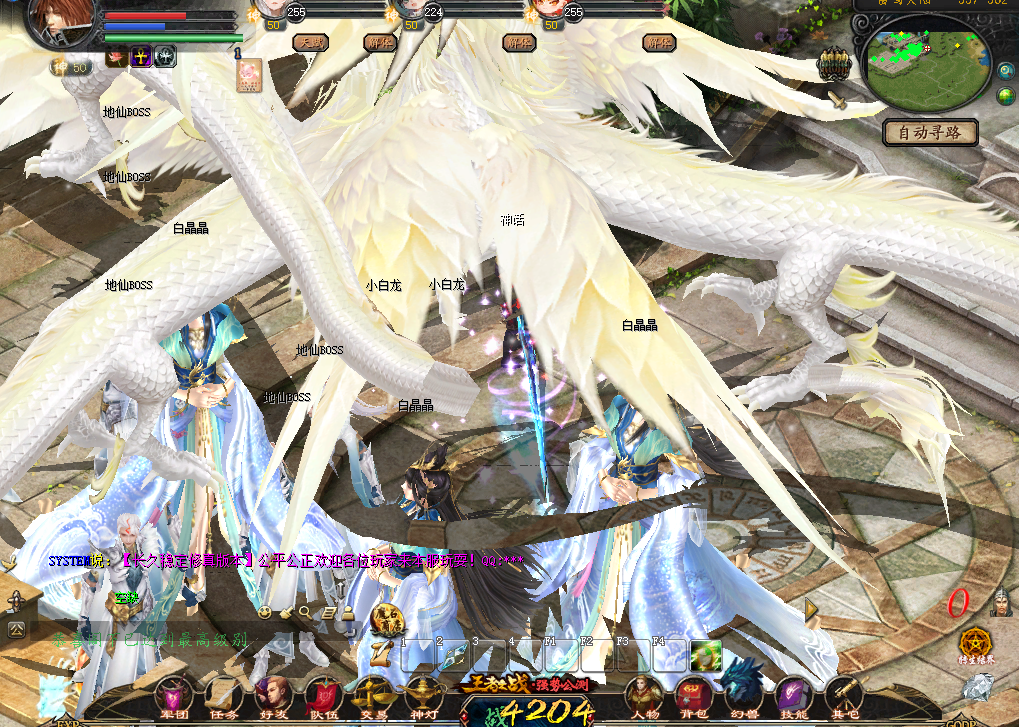This screenshot has height=727, width=1019.
Task: Click the 天赋 talent button
Action: pyautogui.click(x=309, y=43)
